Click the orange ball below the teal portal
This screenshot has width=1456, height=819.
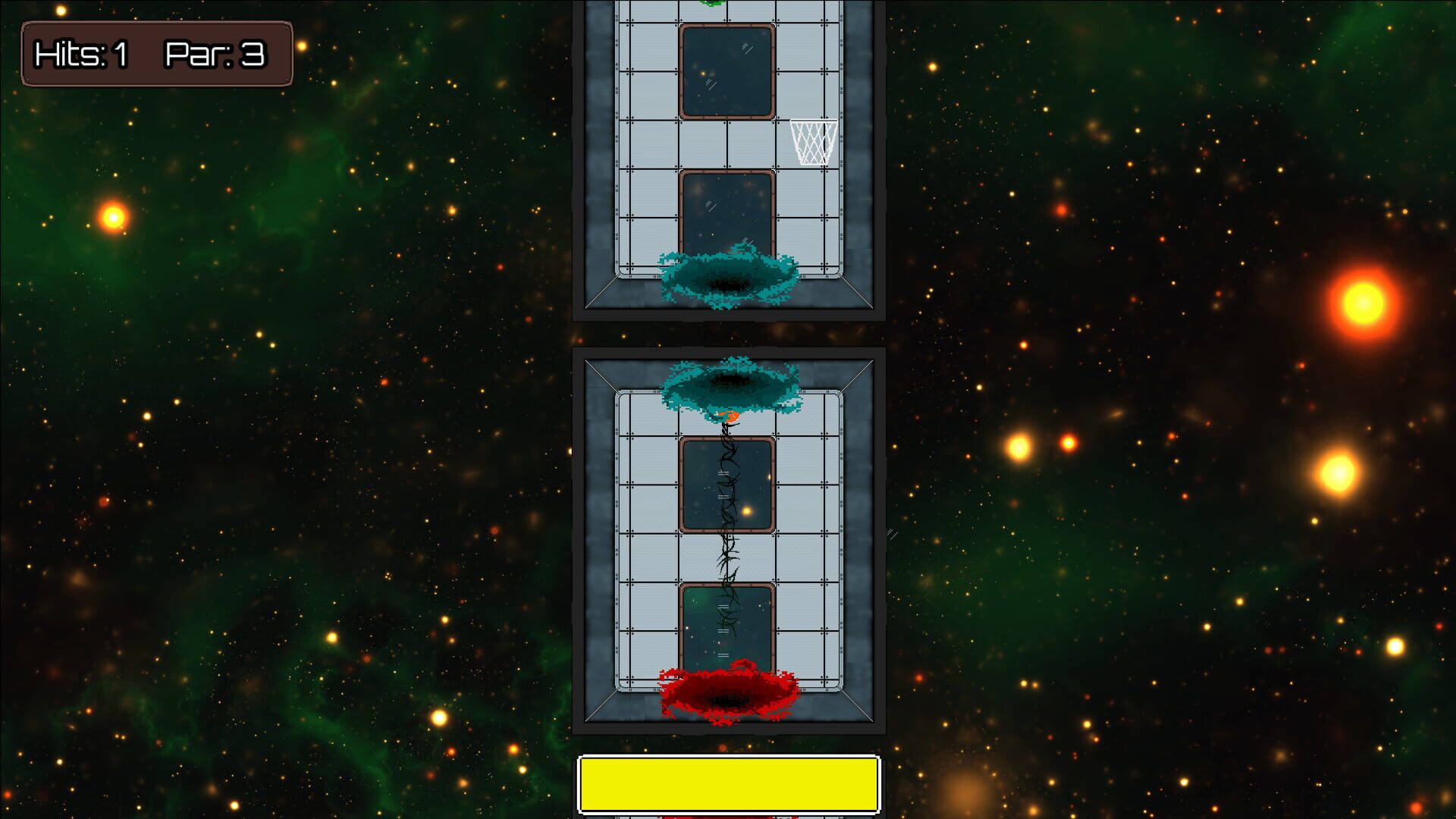tap(728, 417)
